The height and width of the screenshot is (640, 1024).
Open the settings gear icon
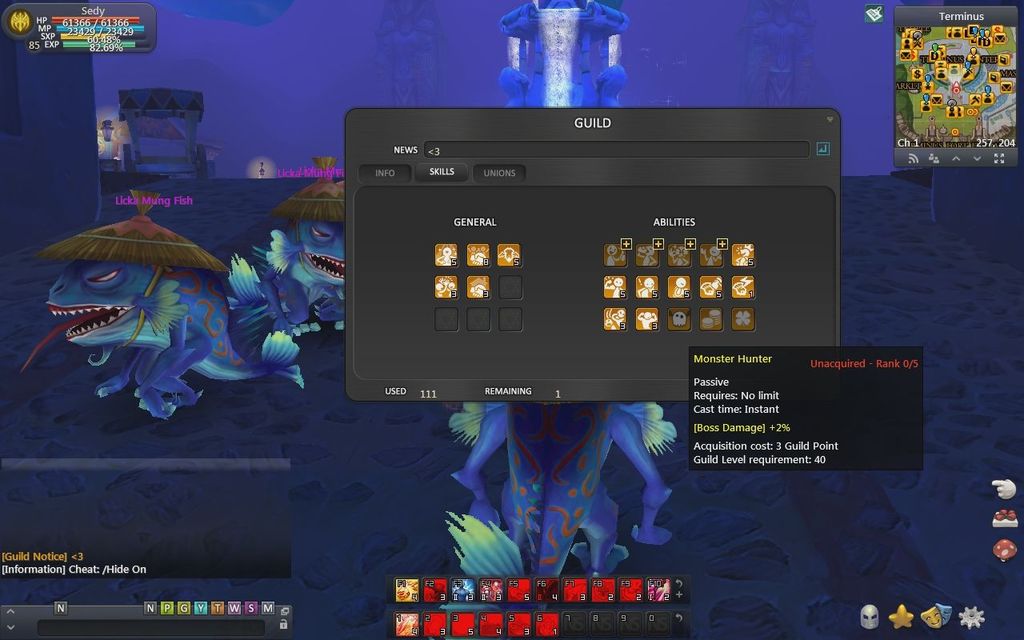tap(971, 617)
